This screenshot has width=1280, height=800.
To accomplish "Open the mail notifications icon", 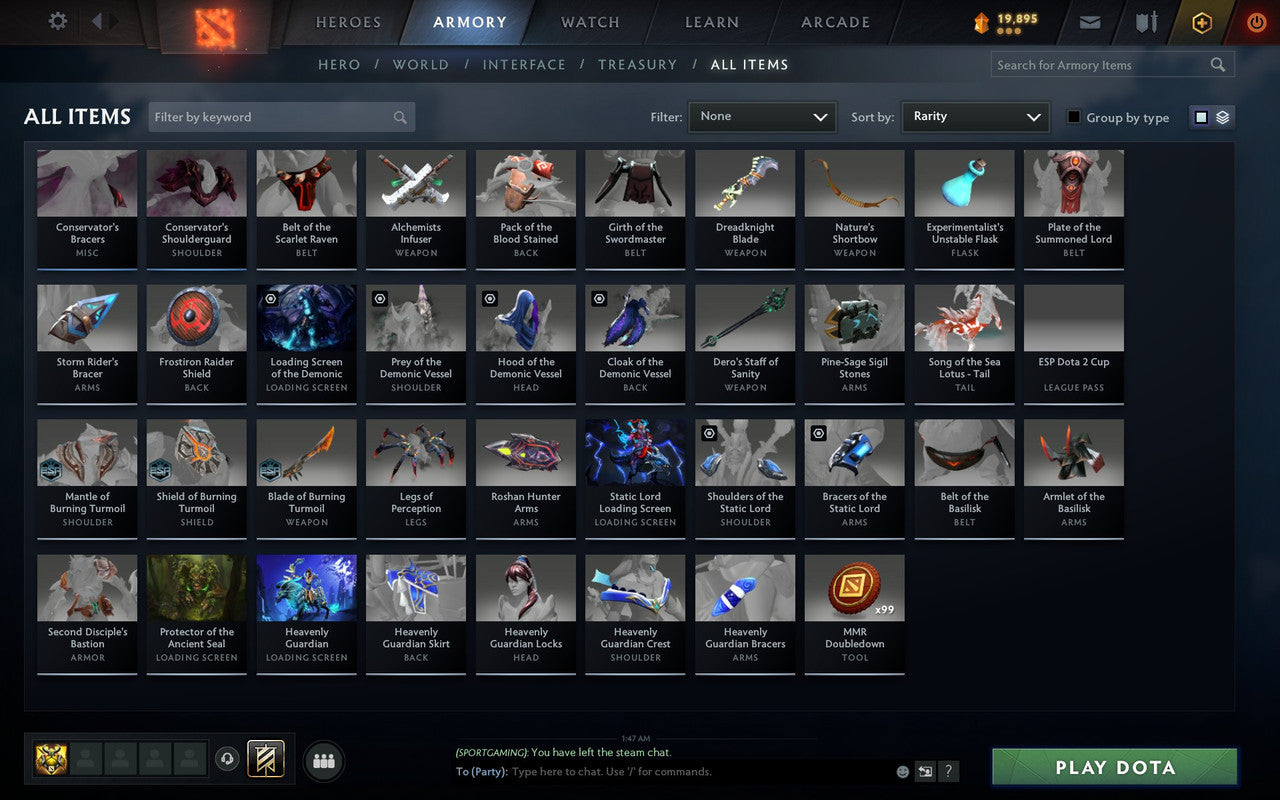I will tap(1090, 22).
